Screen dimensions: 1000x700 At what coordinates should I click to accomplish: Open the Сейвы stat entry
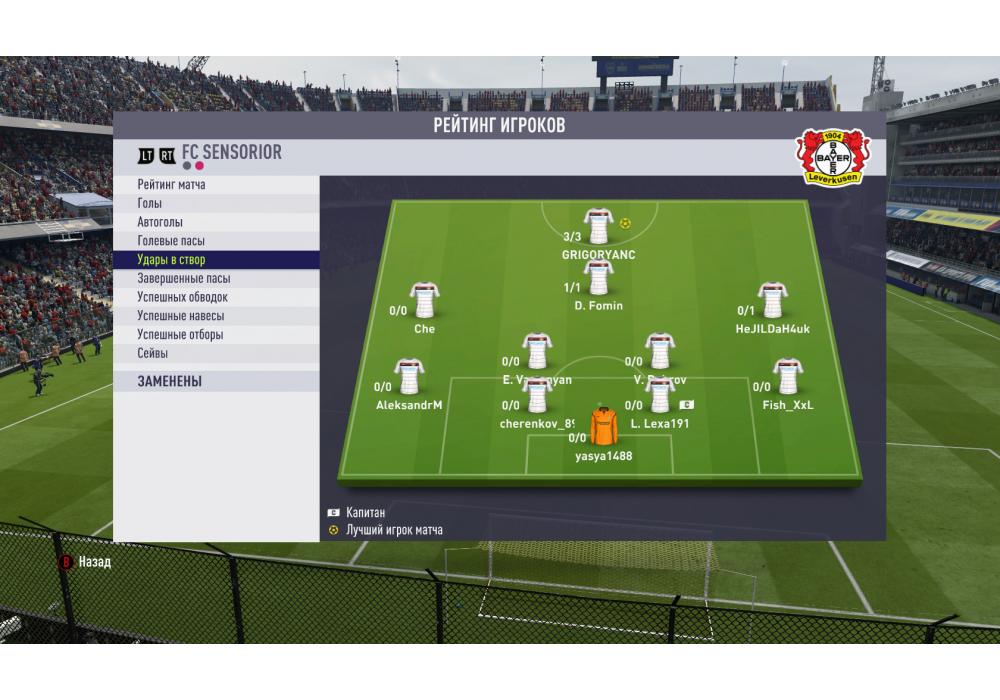coord(215,353)
